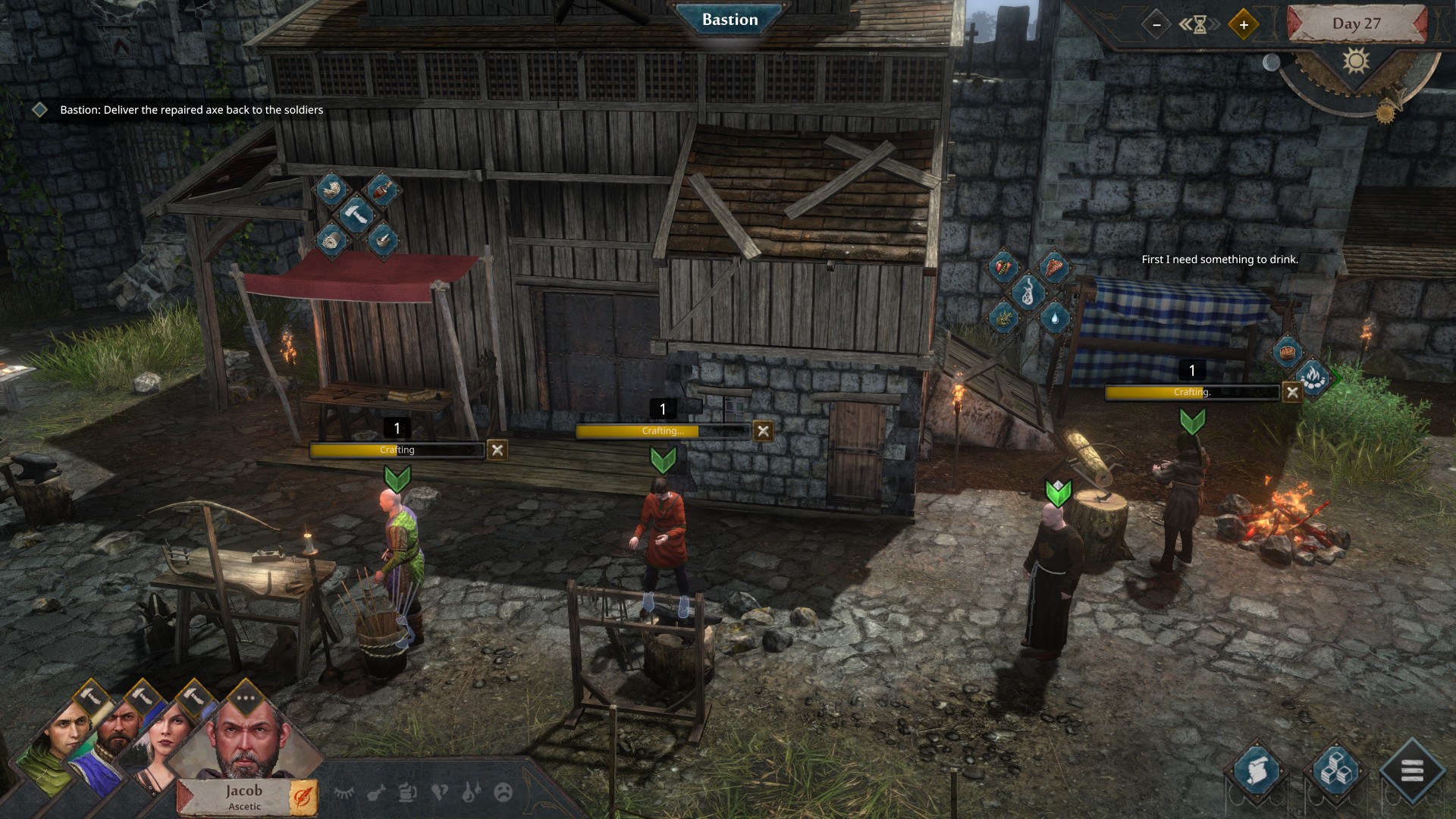This screenshot has height=819, width=1456.
Task: Open Jacob's red feather journal button
Action: (x=303, y=797)
